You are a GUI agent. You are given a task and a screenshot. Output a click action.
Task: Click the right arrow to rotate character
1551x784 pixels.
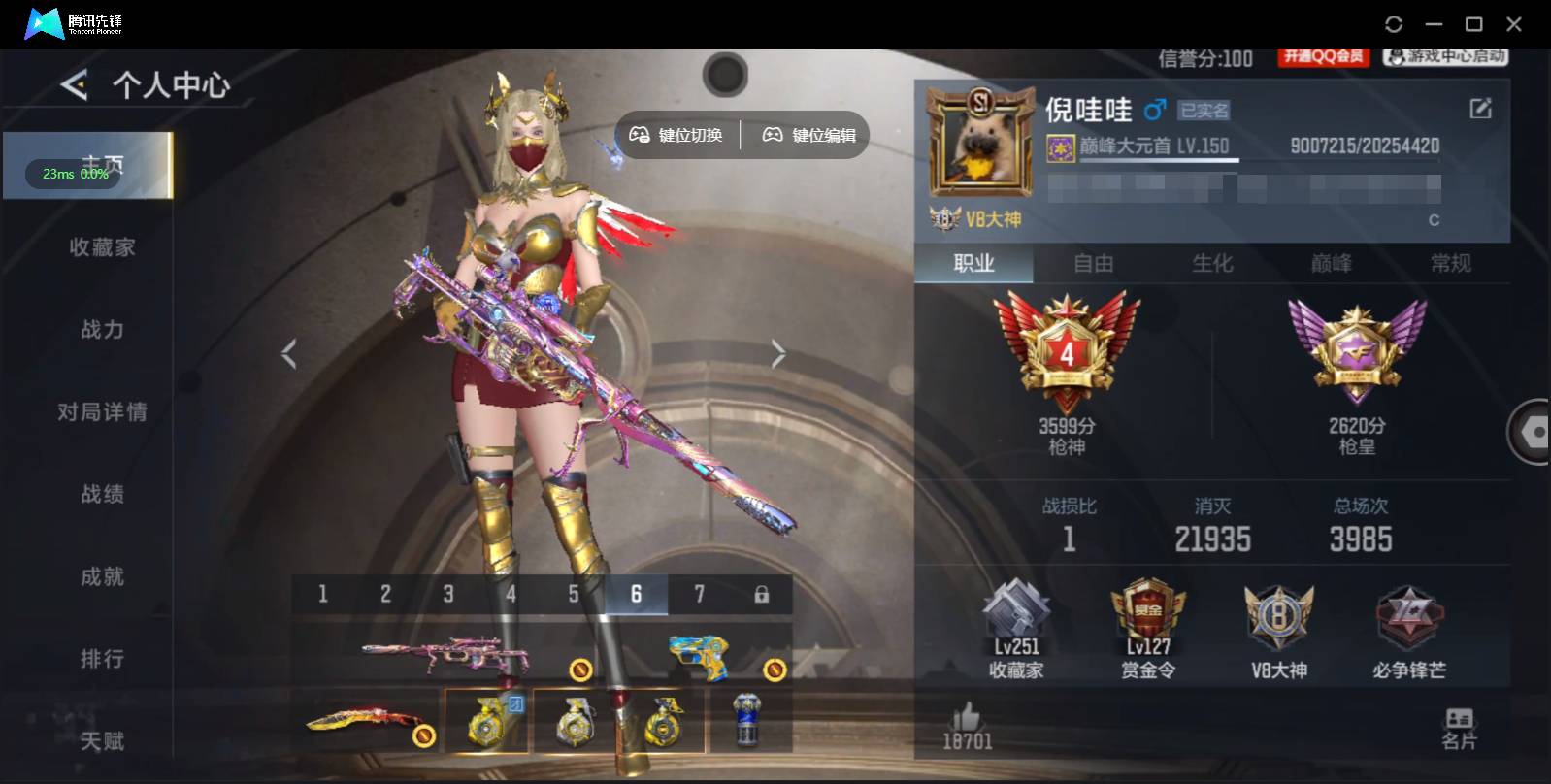pos(778,353)
